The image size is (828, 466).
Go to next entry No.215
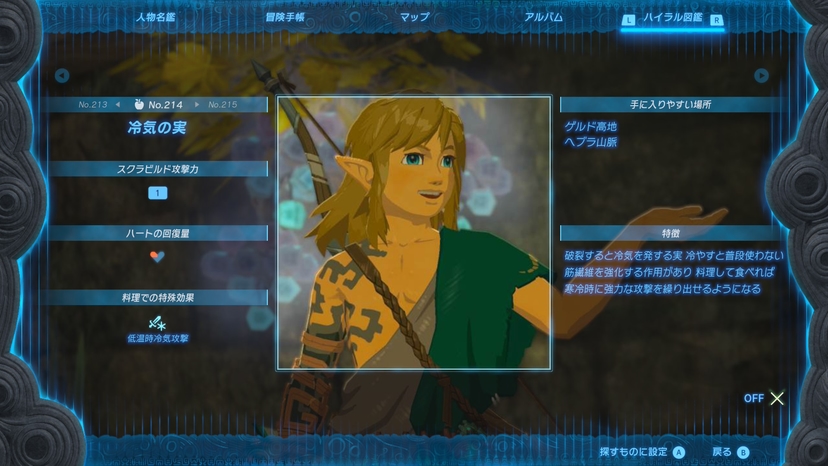coord(222,105)
